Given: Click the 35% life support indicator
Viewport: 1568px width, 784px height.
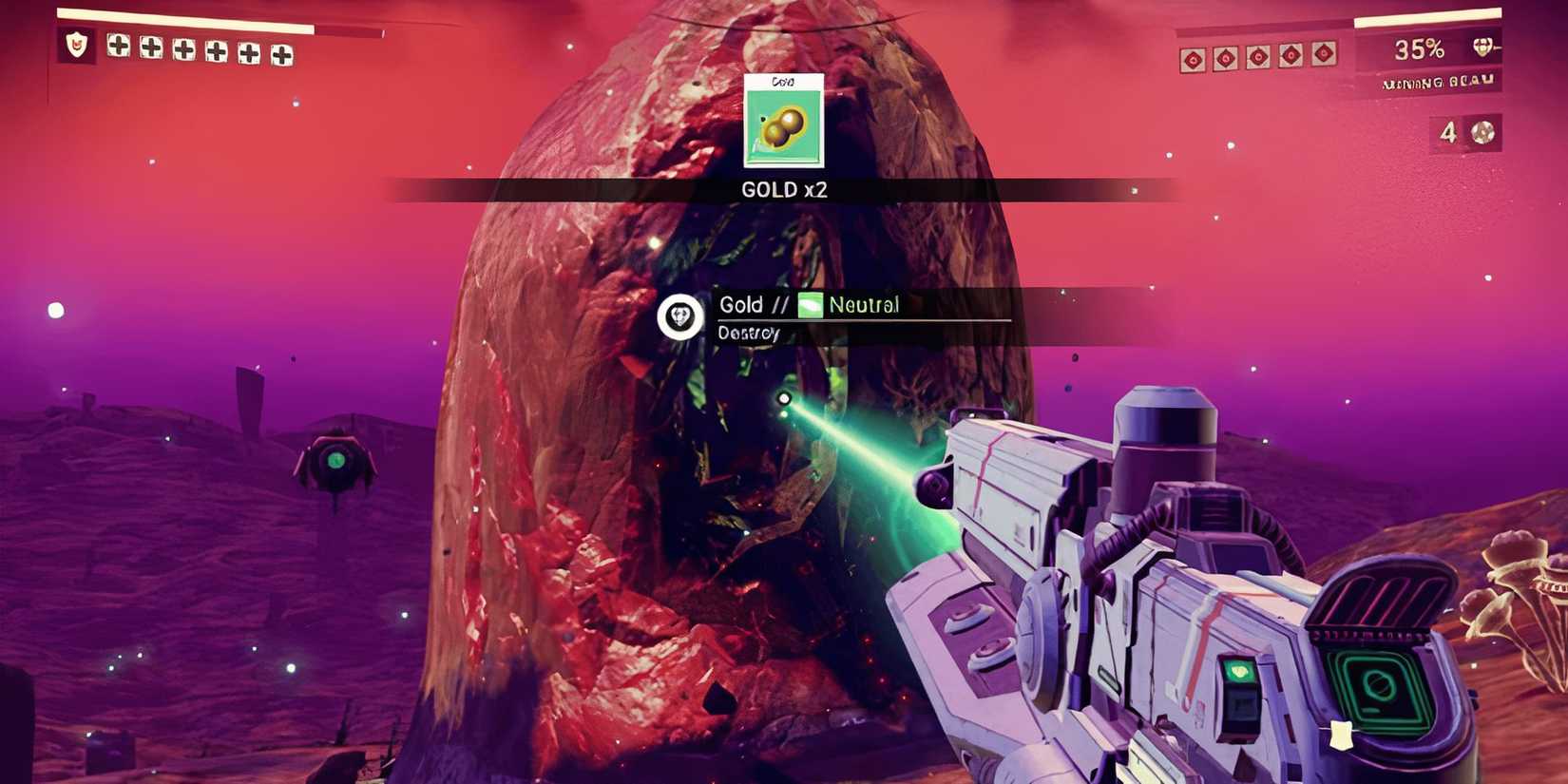Looking at the screenshot, I should 1418,49.
